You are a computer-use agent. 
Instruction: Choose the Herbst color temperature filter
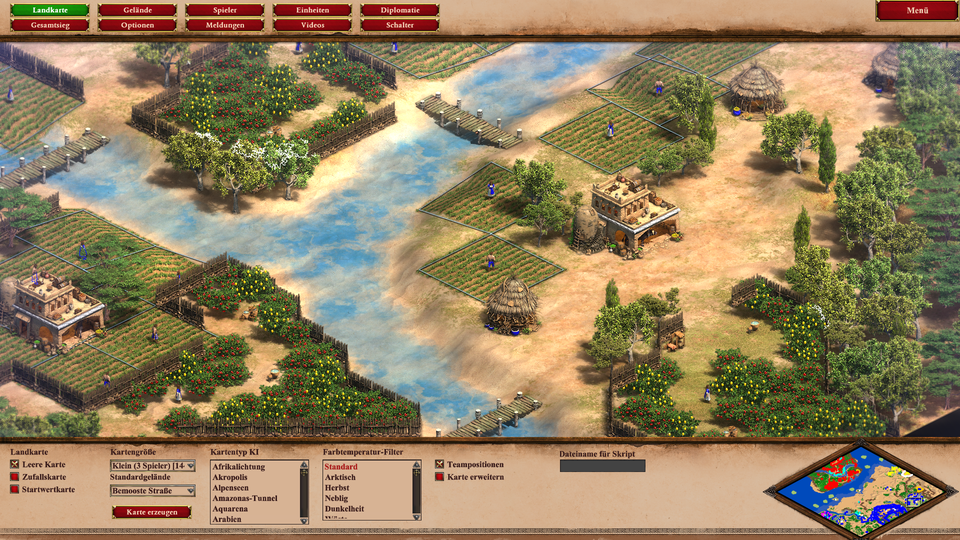pyautogui.click(x=340, y=488)
